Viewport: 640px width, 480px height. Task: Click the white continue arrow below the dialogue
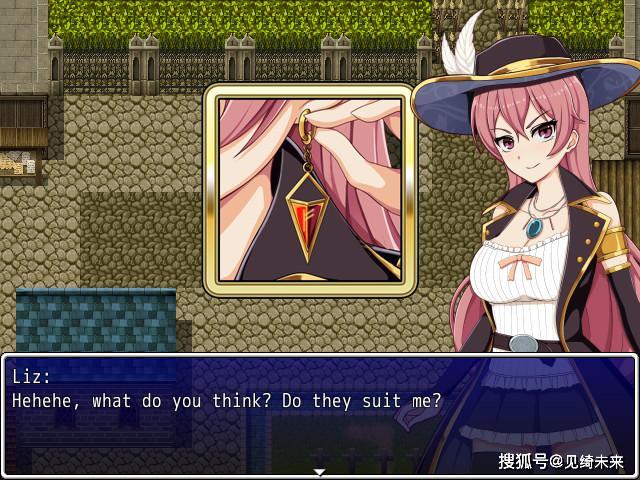tap(319, 471)
